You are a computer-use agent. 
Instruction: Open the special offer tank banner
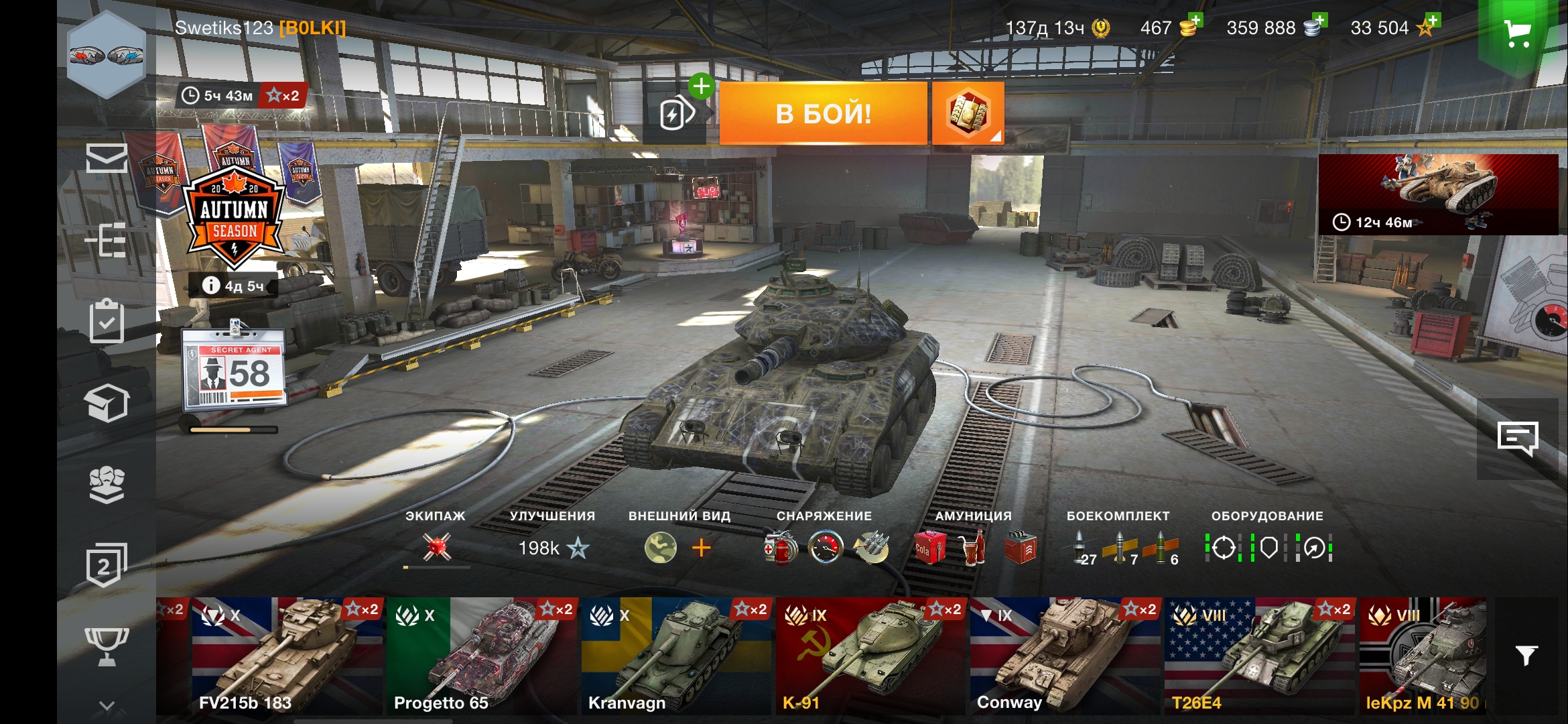coord(1438,194)
